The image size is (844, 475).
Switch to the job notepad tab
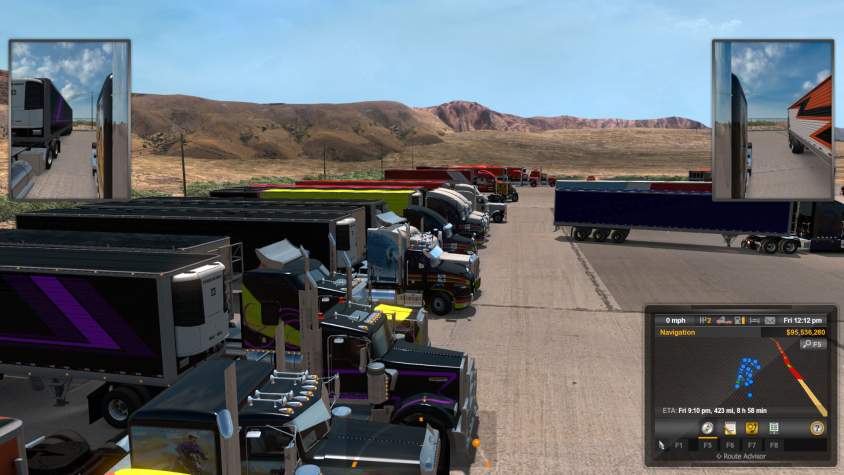730,428
